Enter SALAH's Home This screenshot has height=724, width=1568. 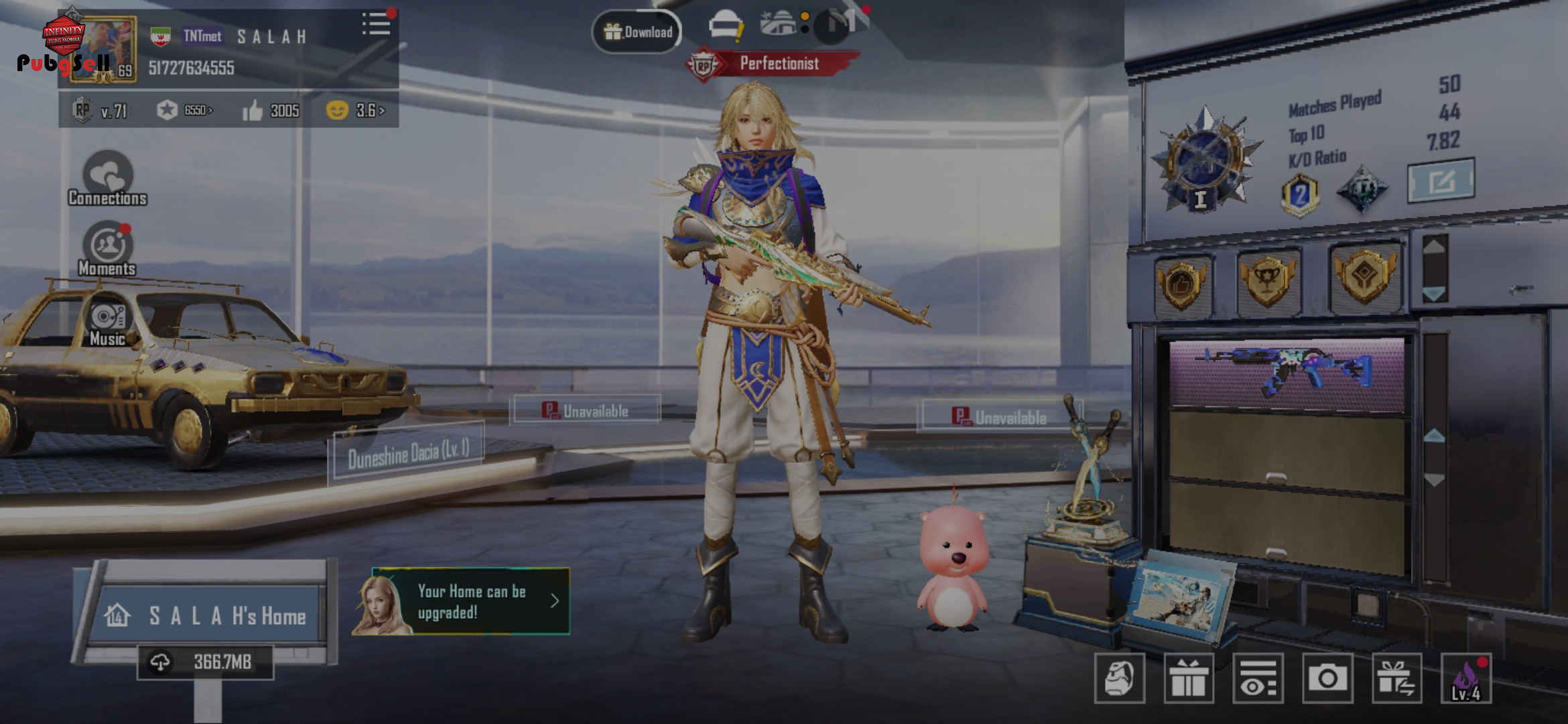(208, 615)
